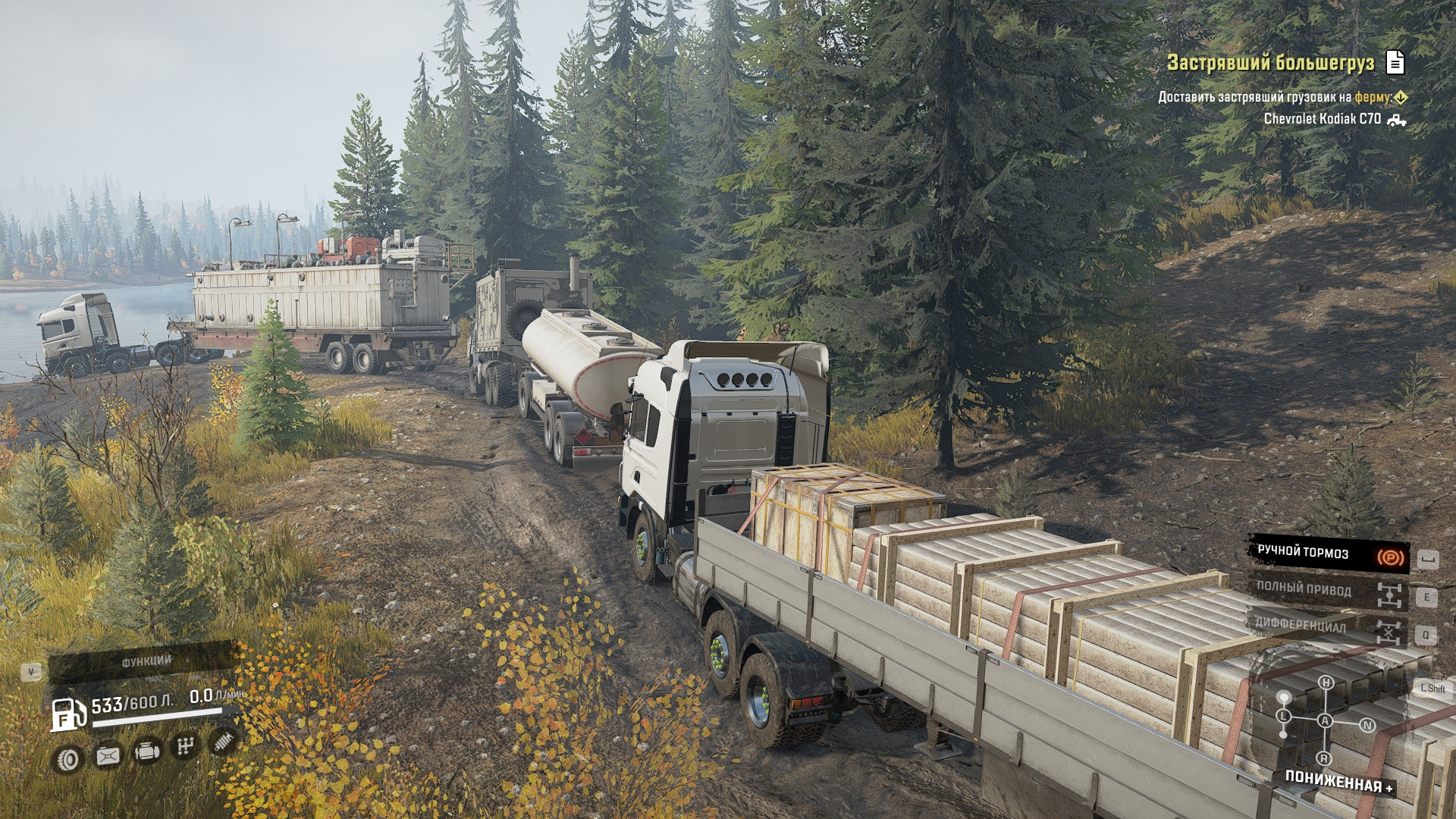Select the R reverse gear
Image resolution: width=1456 pixels, height=819 pixels.
(1324, 758)
